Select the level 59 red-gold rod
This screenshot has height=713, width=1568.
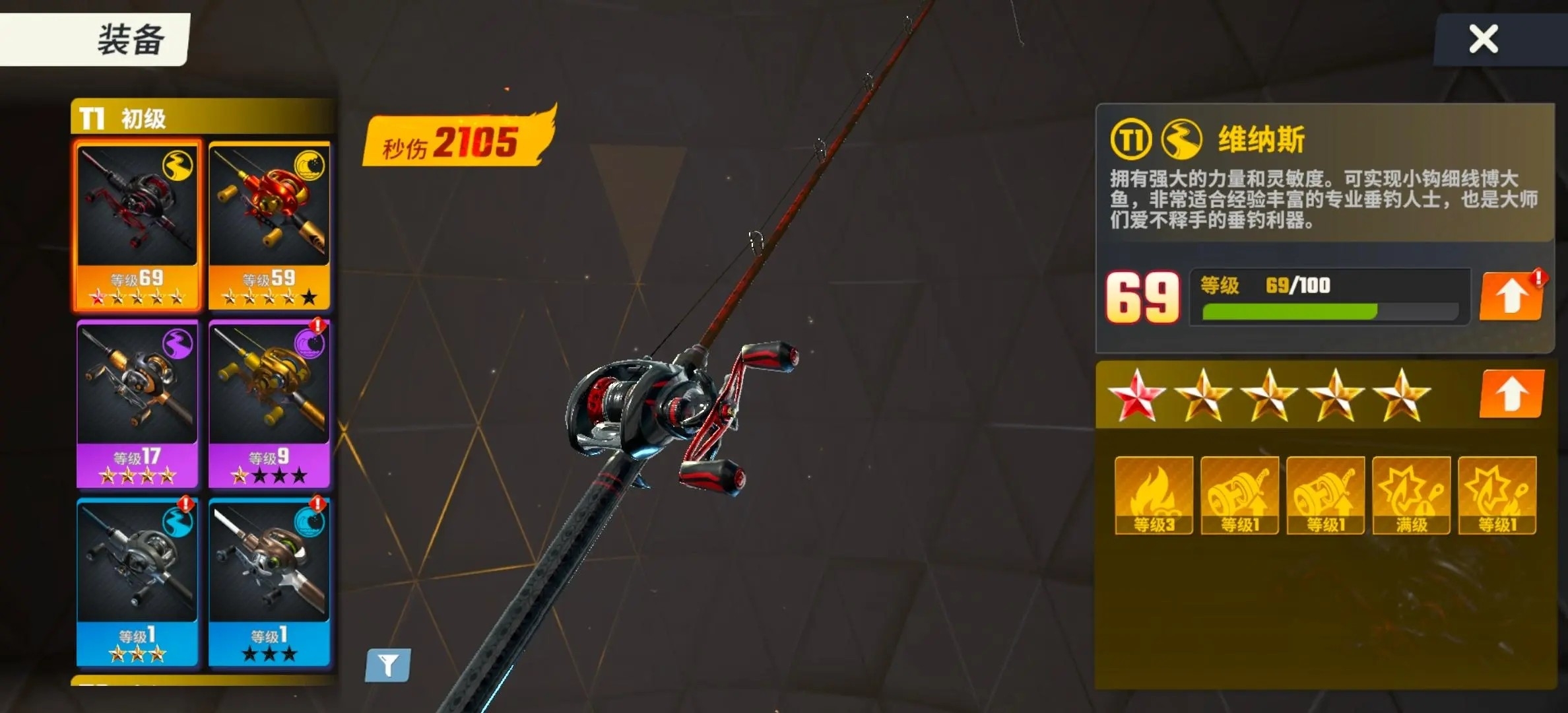point(269,224)
